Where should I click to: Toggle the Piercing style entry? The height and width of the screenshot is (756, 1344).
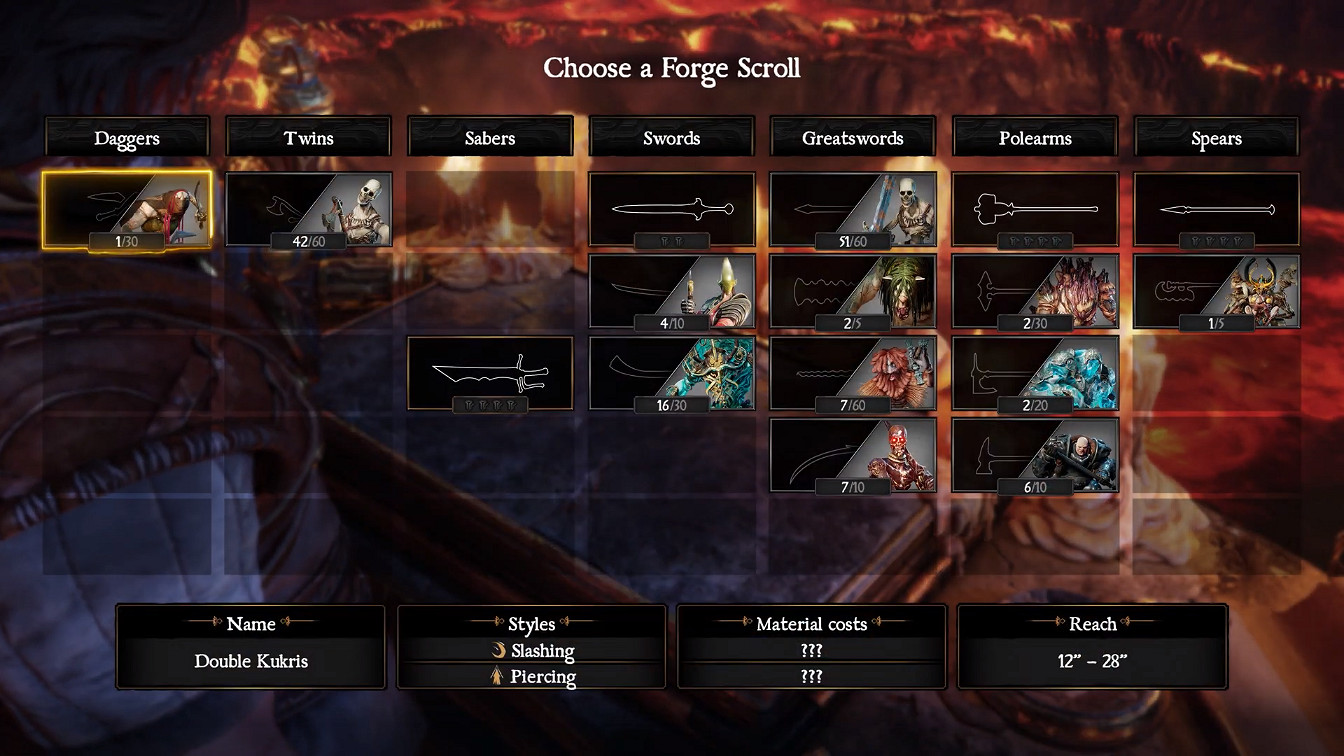point(531,676)
